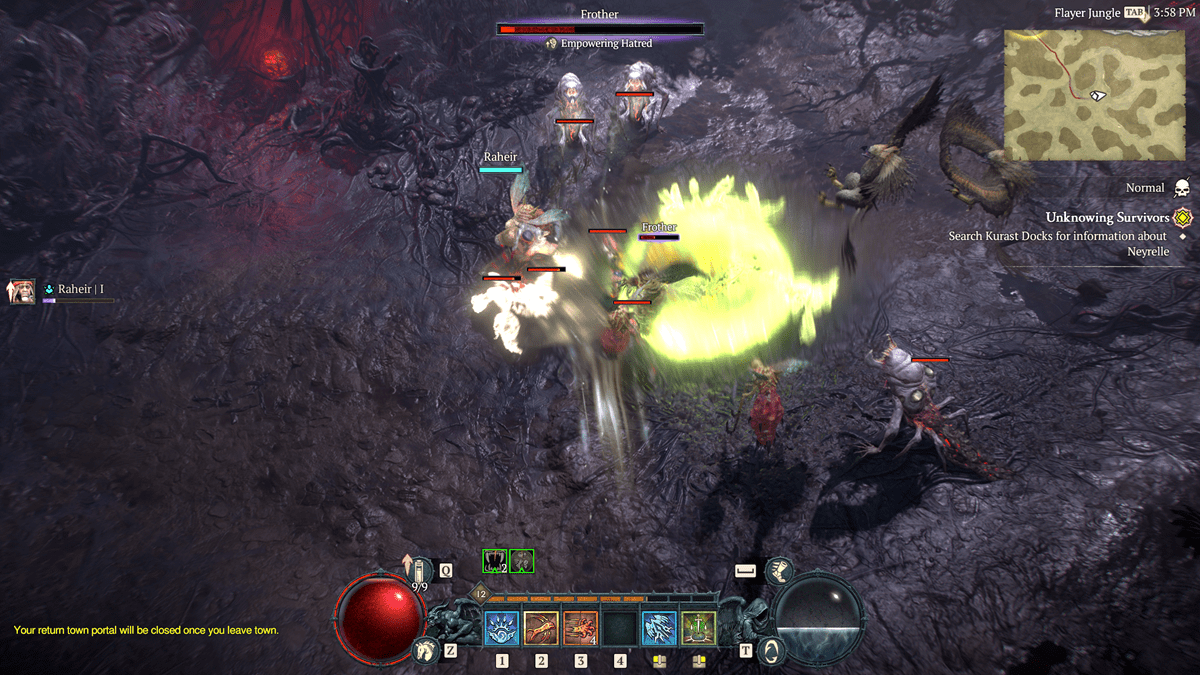
Task: Inspect the second green-bordered buff icon
Action: point(522,561)
